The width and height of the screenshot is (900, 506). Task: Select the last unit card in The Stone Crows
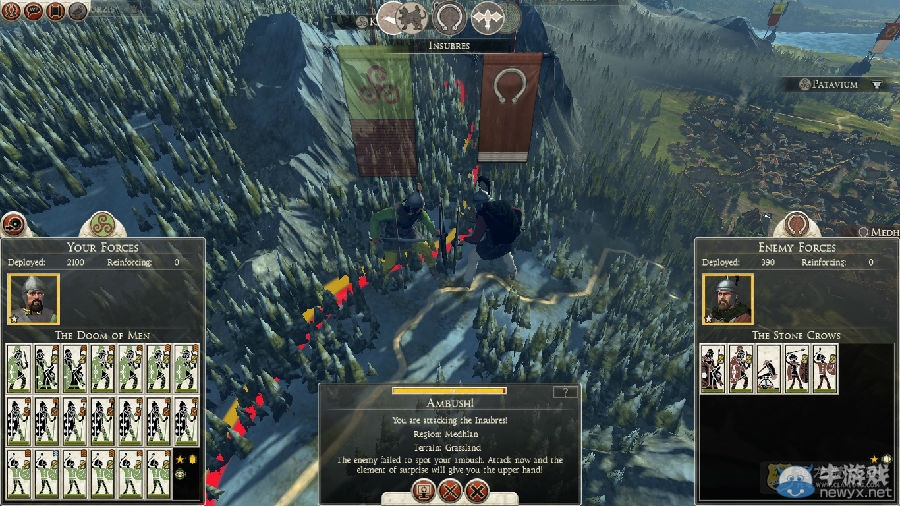pos(825,368)
